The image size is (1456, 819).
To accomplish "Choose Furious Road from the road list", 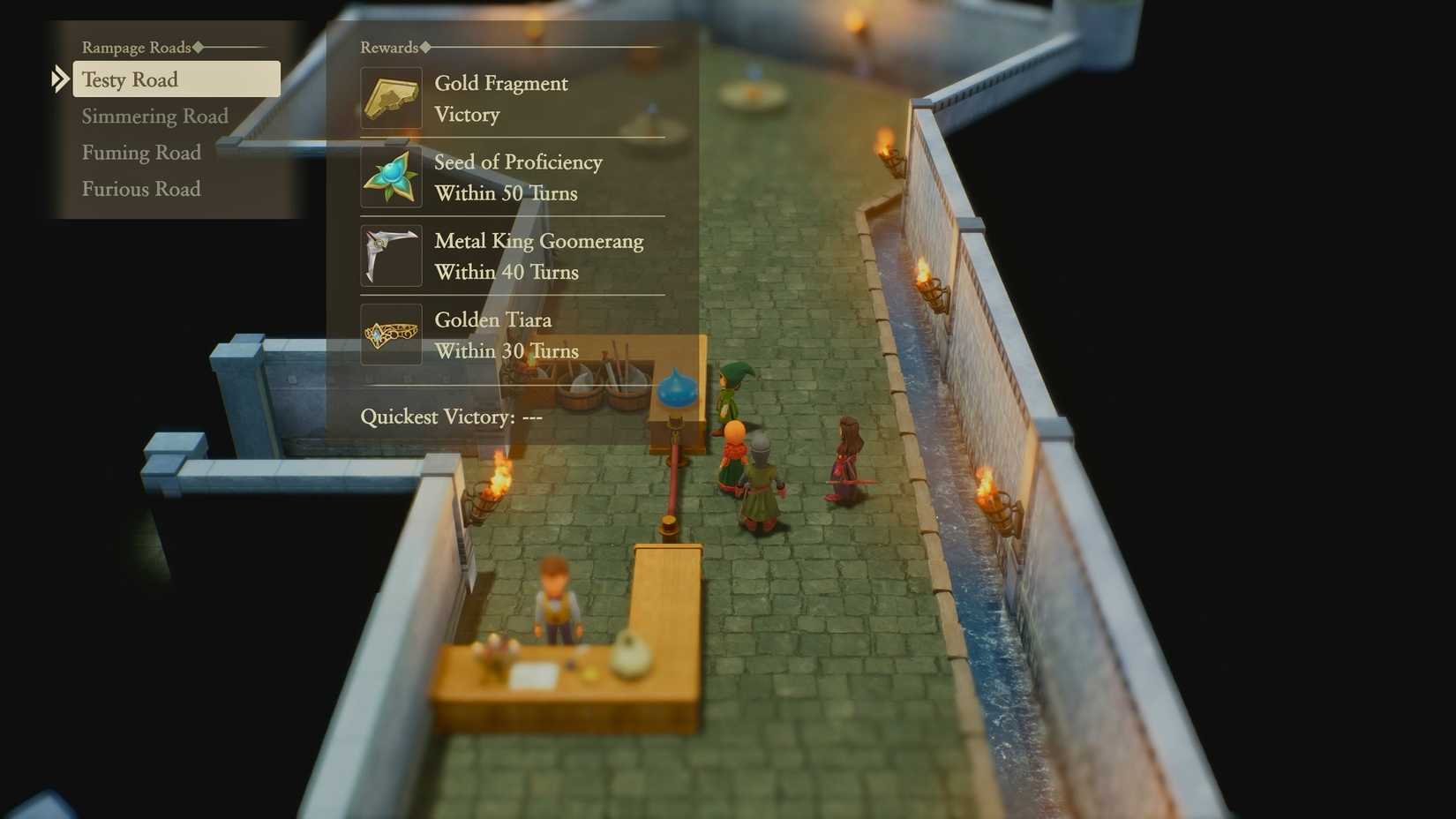I will 141,189.
